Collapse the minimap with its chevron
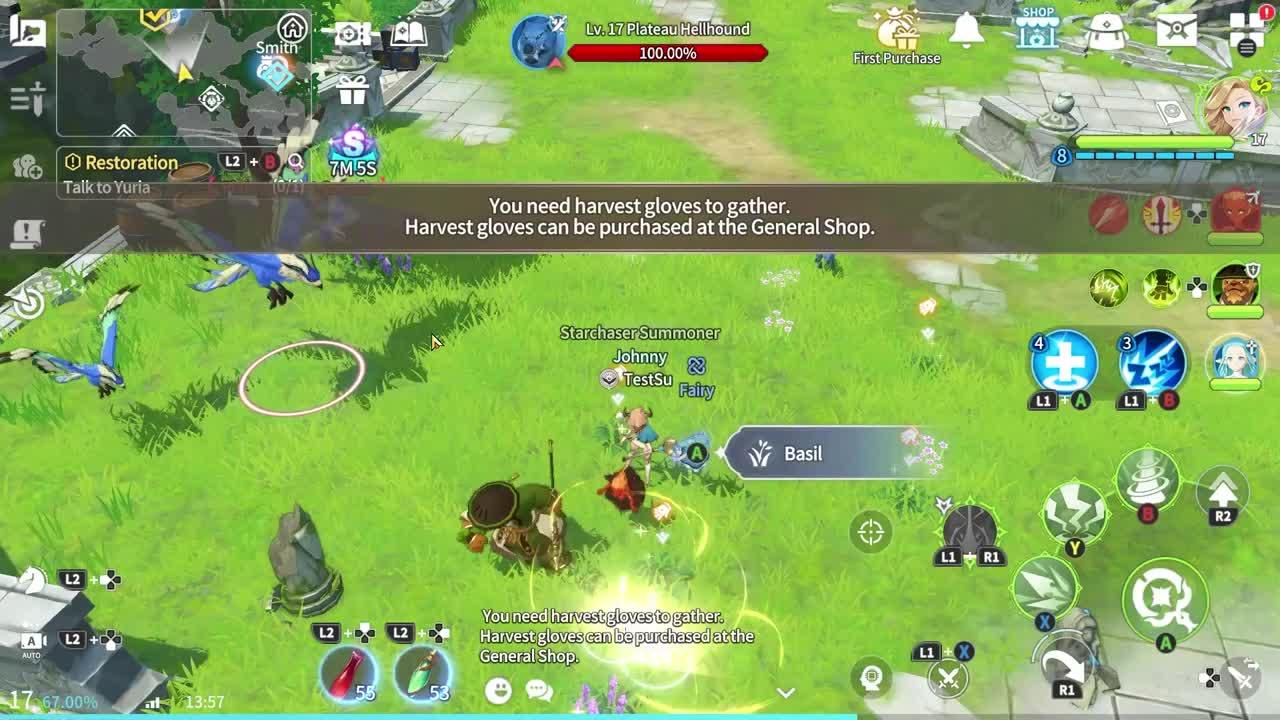This screenshot has width=1280, height=720. point(125,131)
